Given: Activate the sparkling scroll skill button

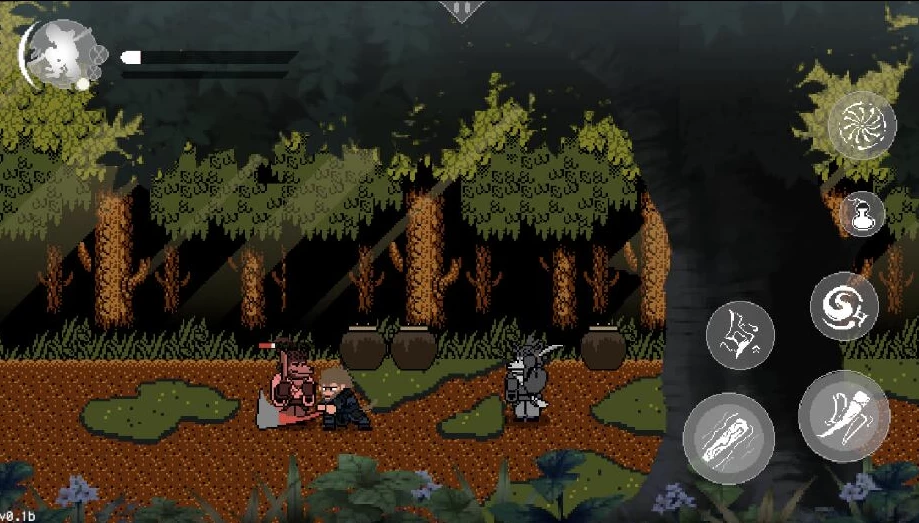Looking at the screenshot, I should pos(741,335).
